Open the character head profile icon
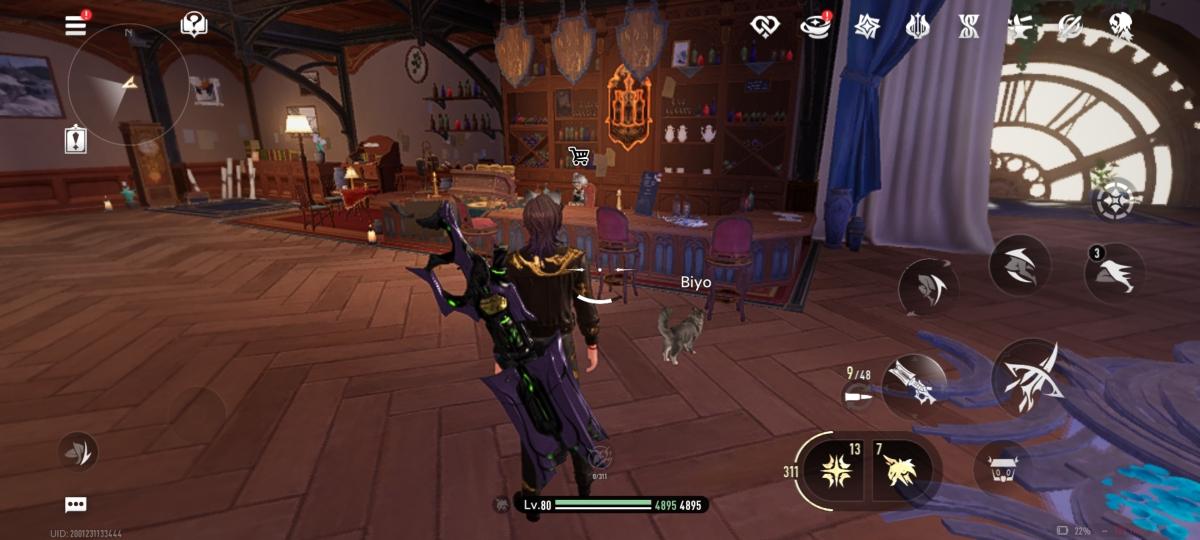Image resolution: width=1200 pixels, height=540 pixels. (1121, 27)
